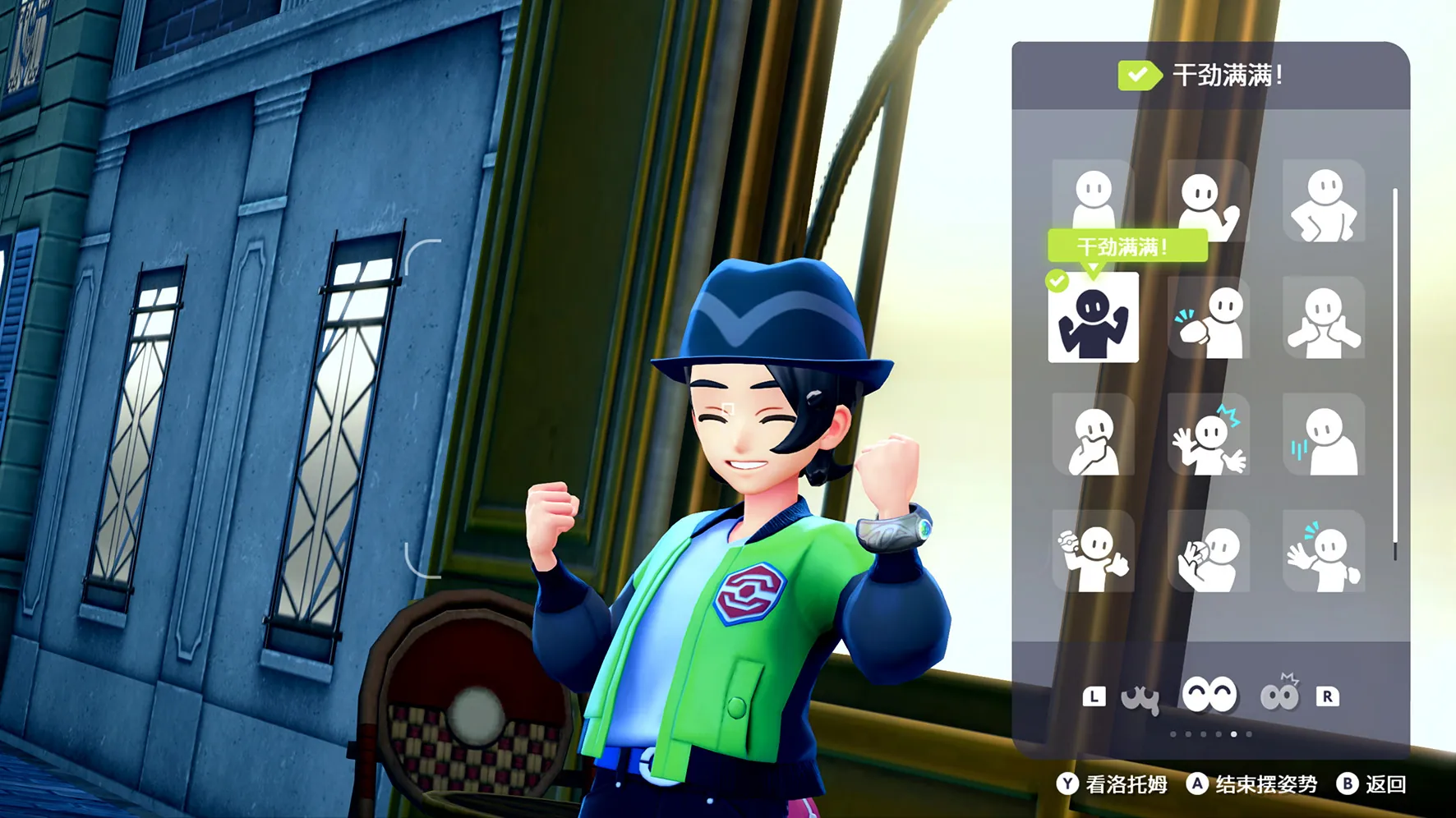Screen dimensions: 1456x818
Task: Pick the thinking hand-on-chin pose
Action: click(x=1093, y=434)
